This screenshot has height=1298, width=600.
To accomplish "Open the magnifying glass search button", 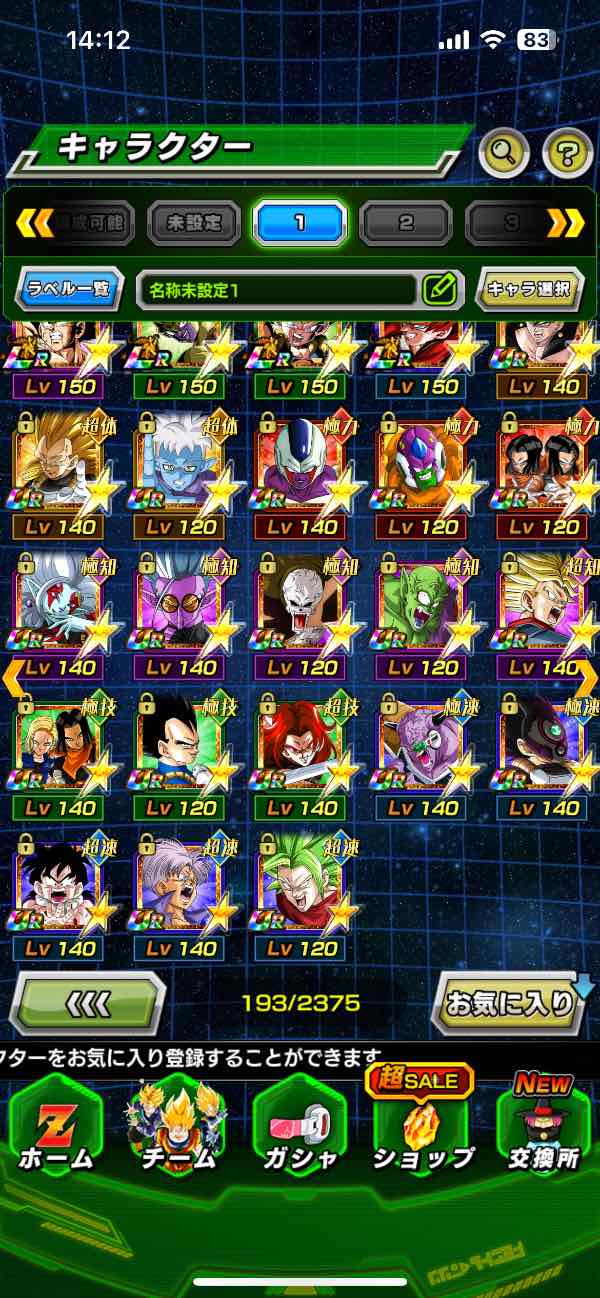I will click(504, 153).
